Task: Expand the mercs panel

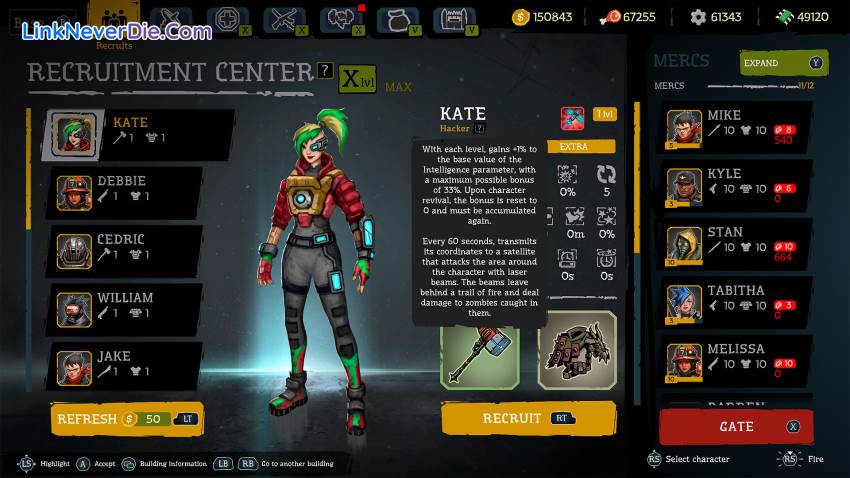Action: pyautogui.click(x=784, y=63)
